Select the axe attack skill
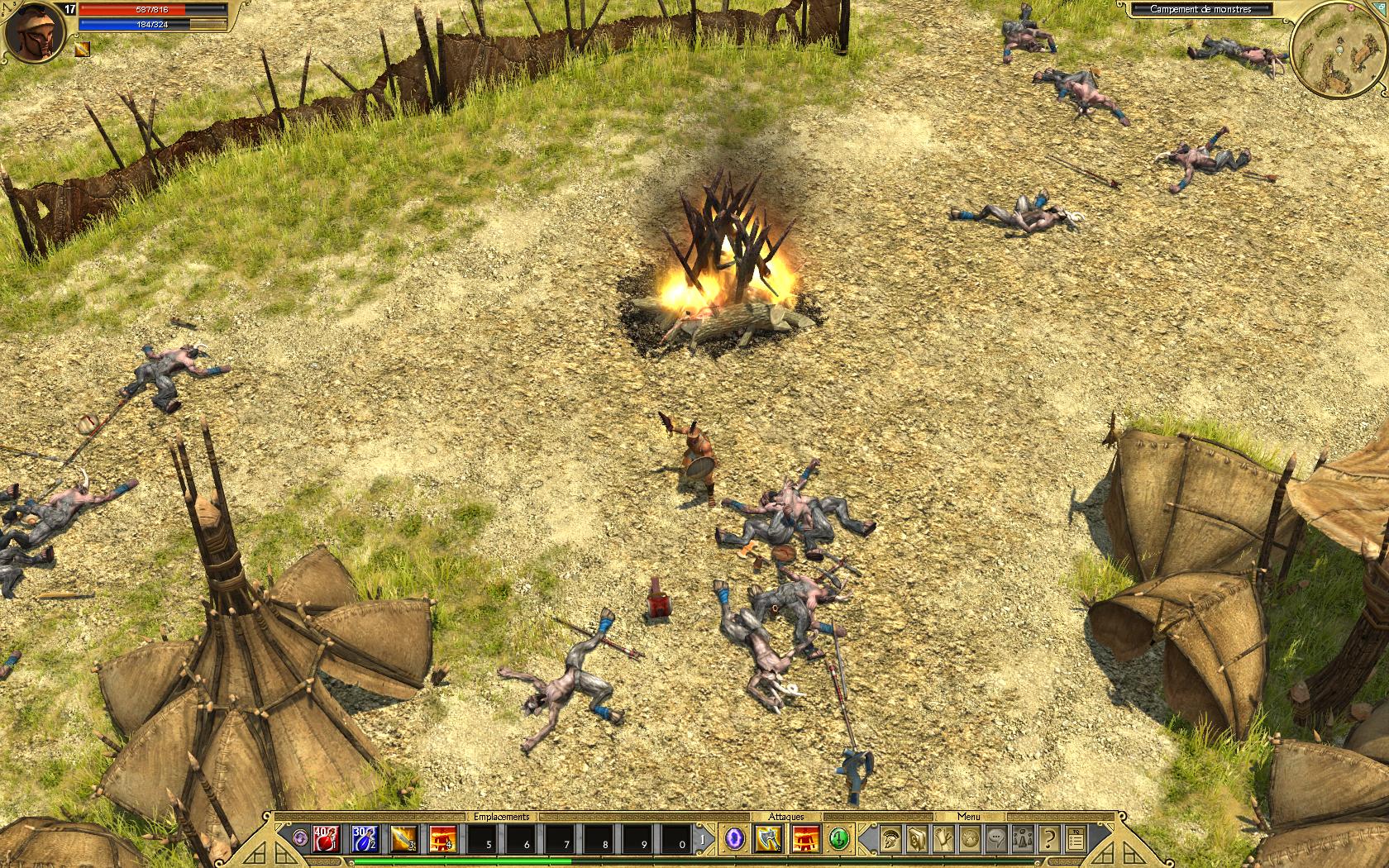Image resolution: width=1389 pixels, height=868 pixels. [x=768, y=839]
